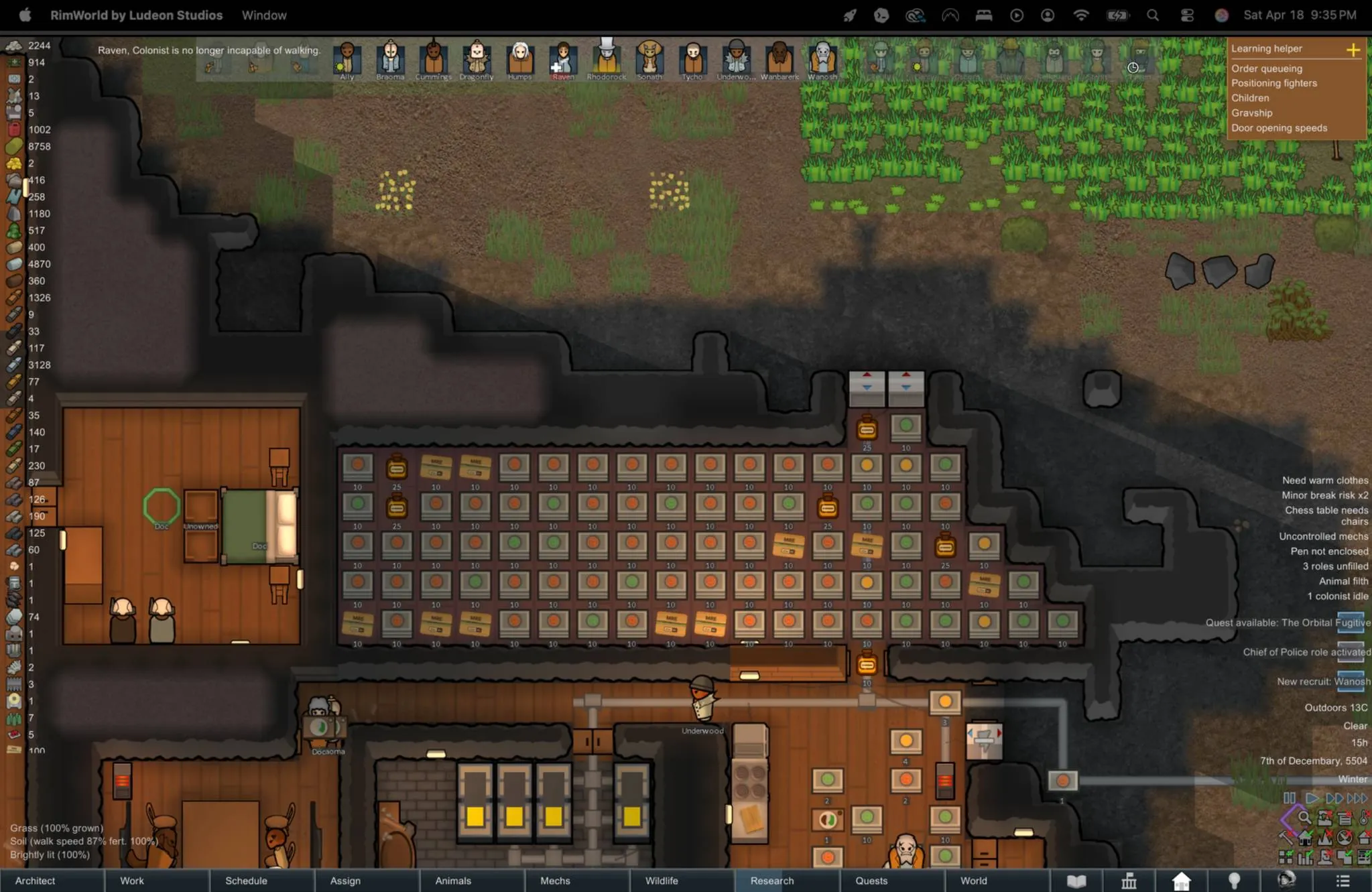Open the Schedule tab
1372x892 pixels.
click(x=246, y=881)
